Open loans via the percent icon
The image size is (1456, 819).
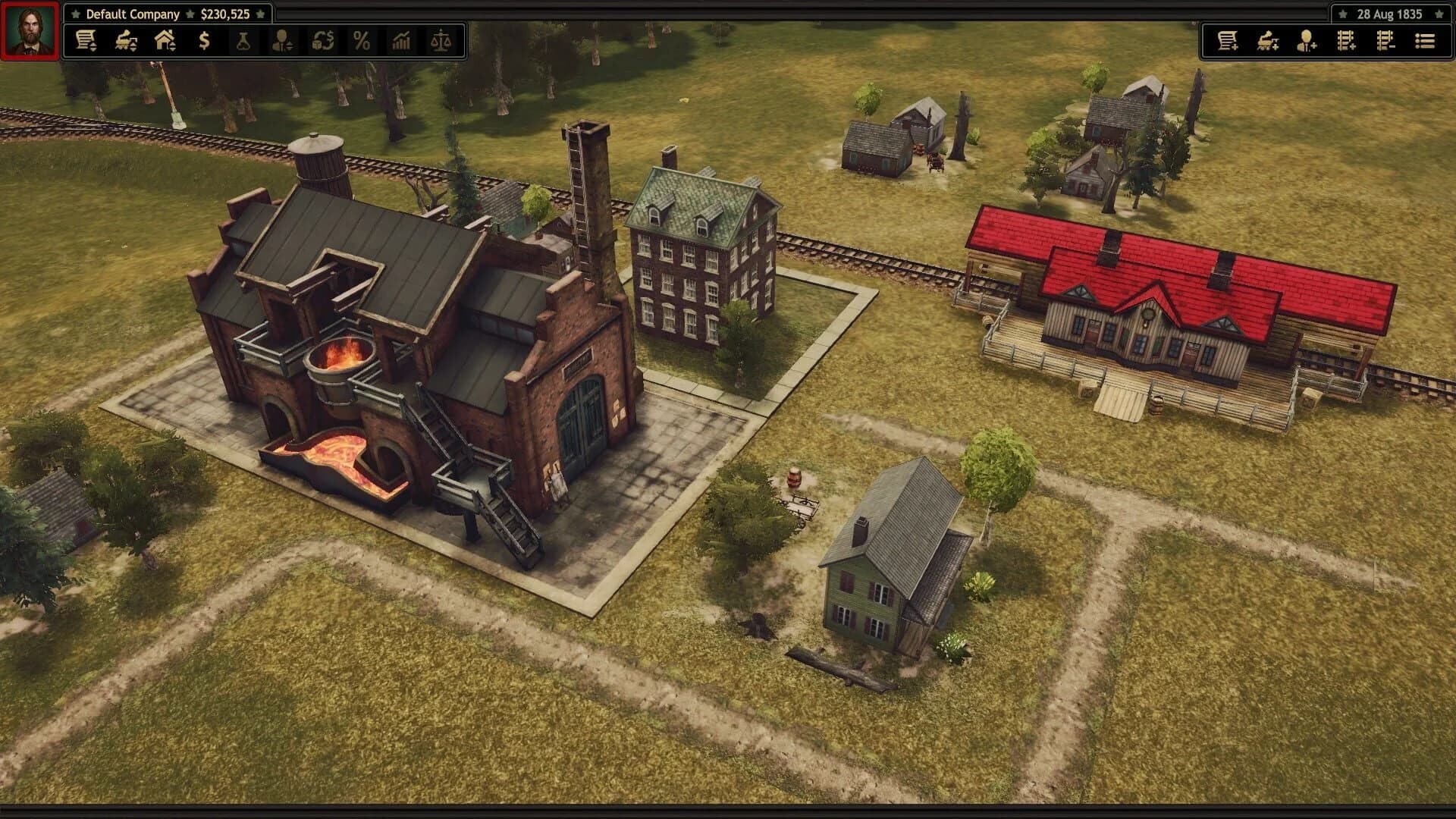362,42
